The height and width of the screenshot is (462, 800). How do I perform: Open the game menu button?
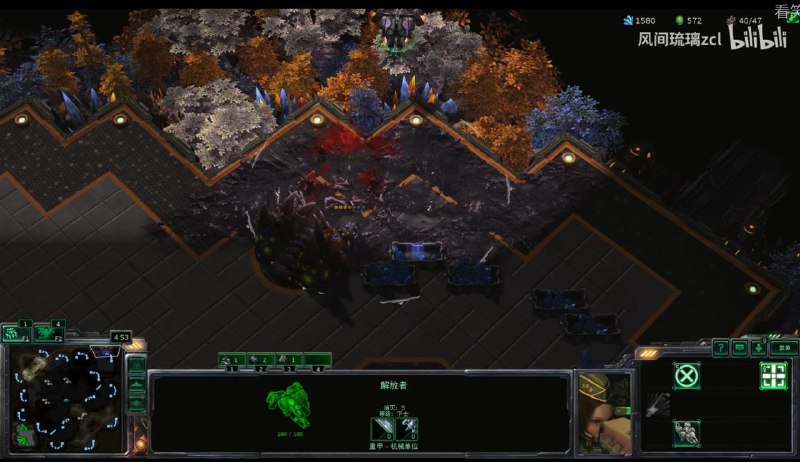pos(783,347)
